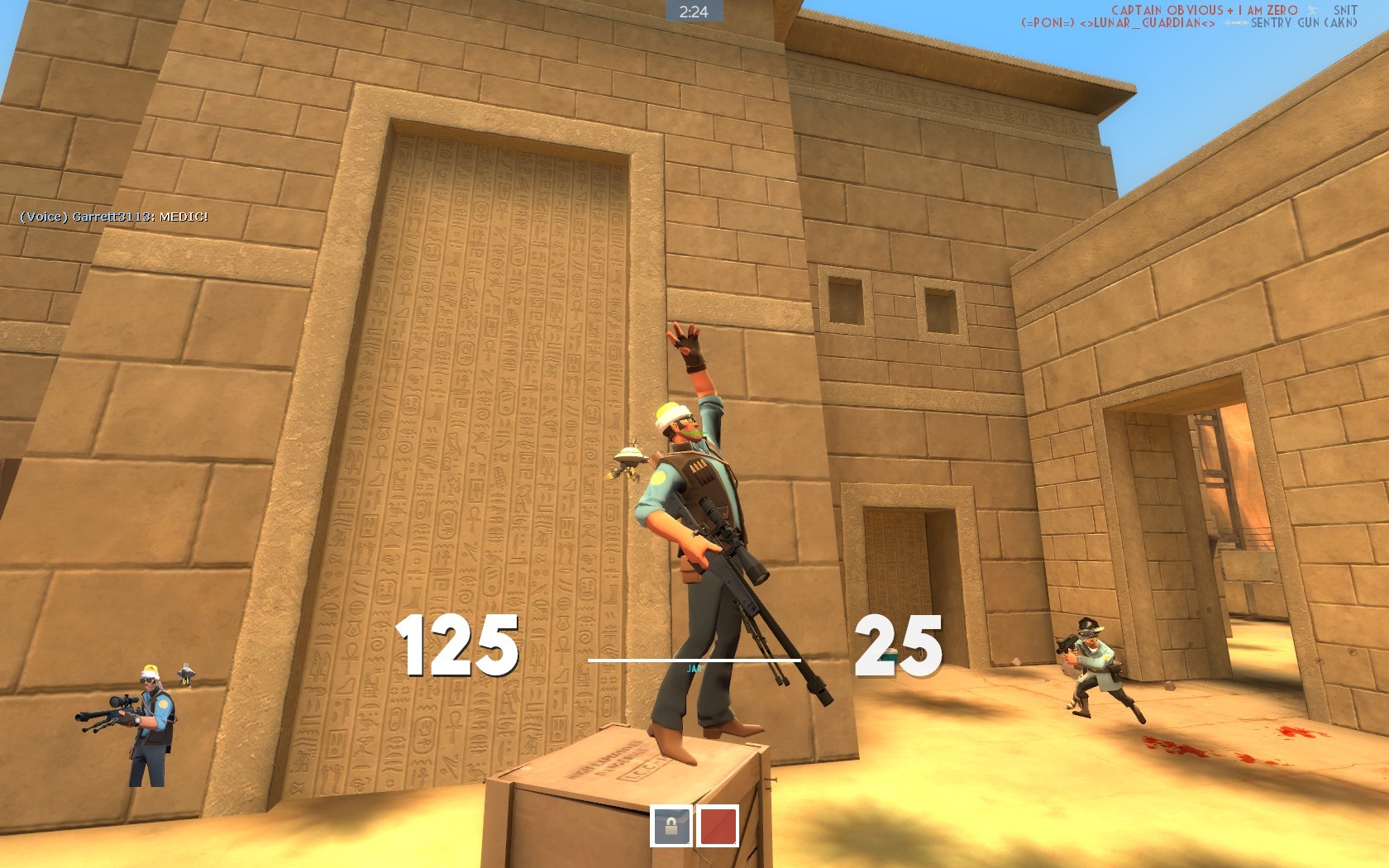
Task: Expand the killfeed row ending in SNIT
Action: click(1346, 10)
